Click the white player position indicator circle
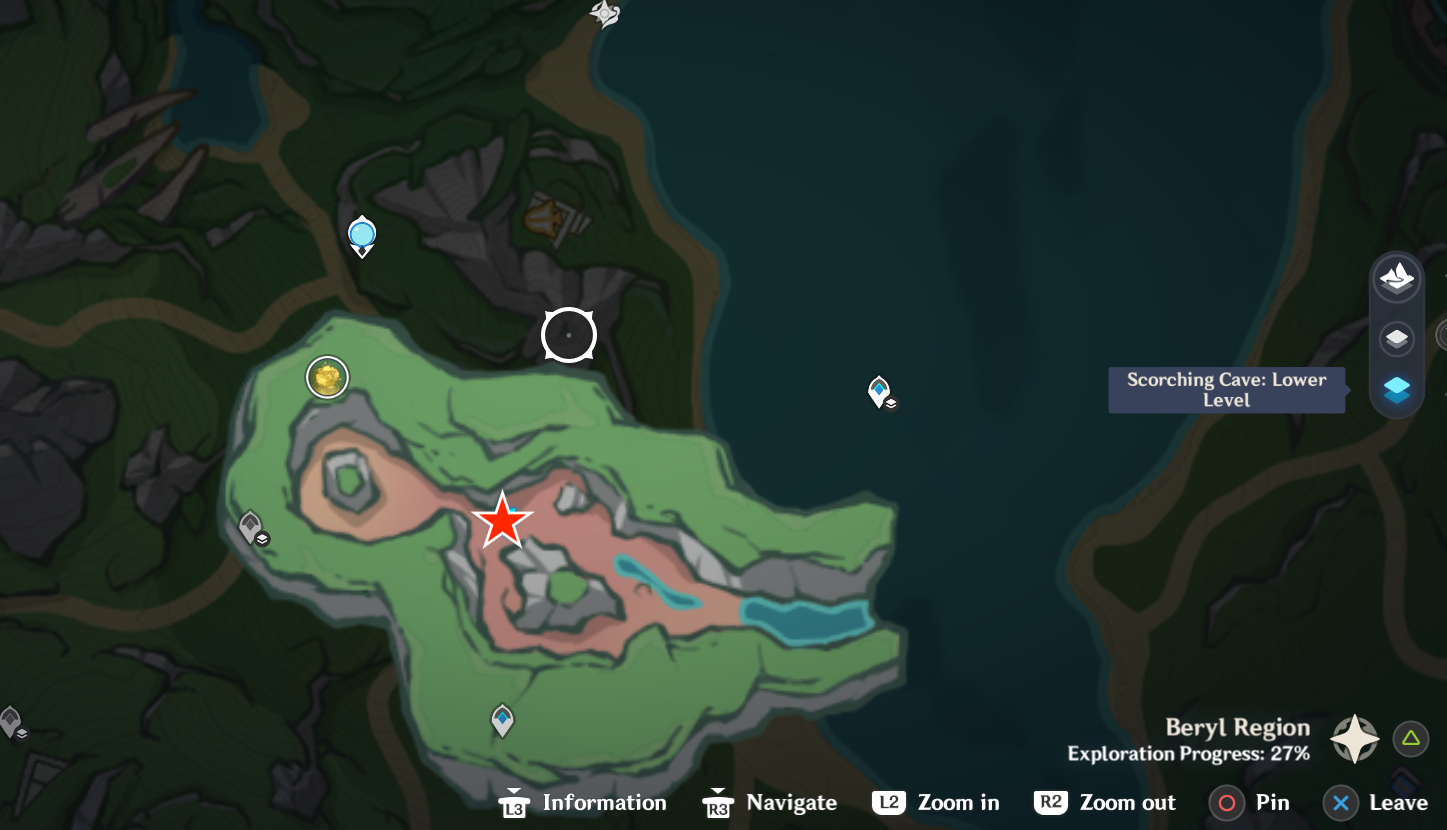1447x830 pixels. point(568,334)
